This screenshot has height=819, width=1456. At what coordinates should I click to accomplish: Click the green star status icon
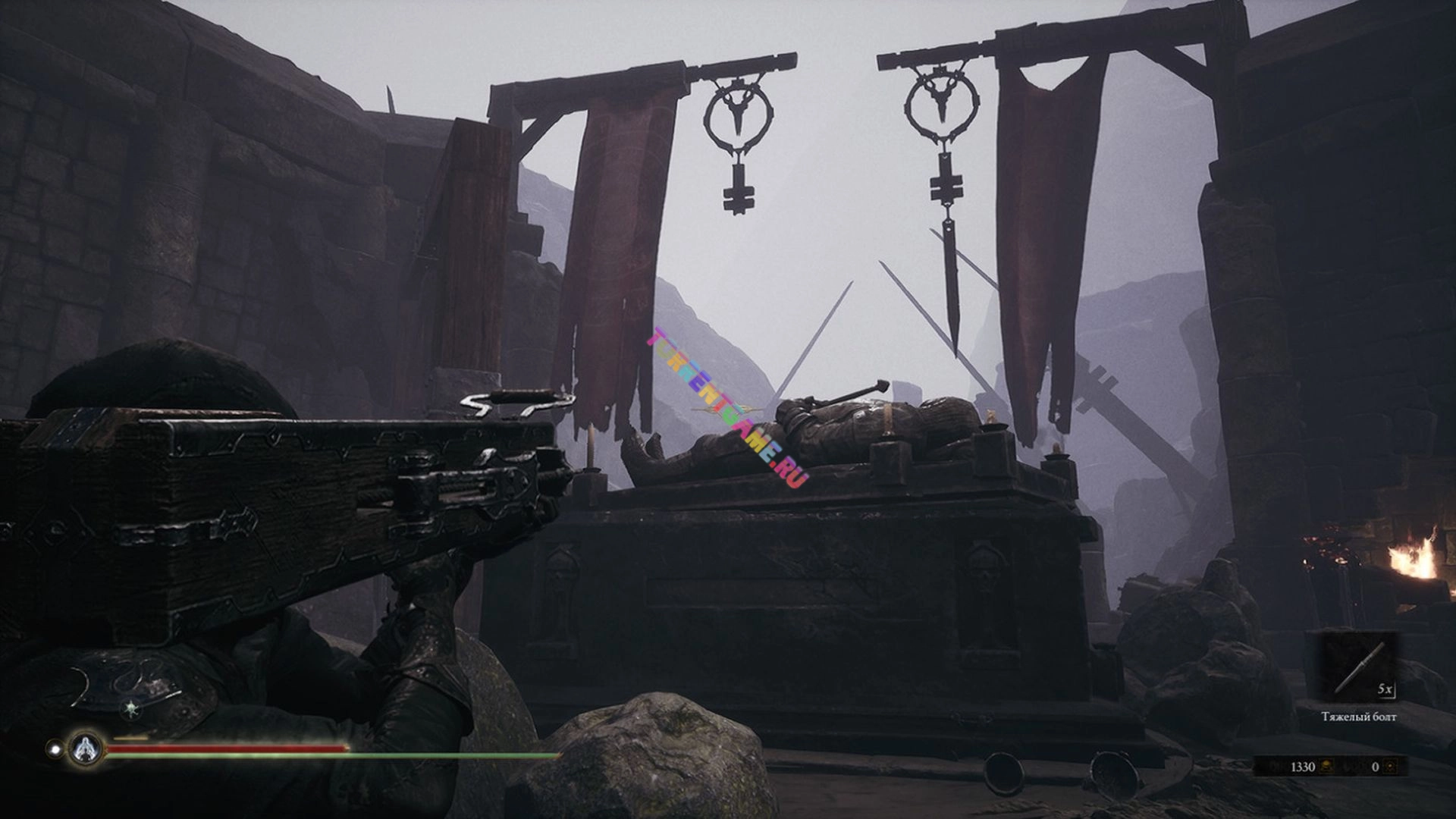132,710
